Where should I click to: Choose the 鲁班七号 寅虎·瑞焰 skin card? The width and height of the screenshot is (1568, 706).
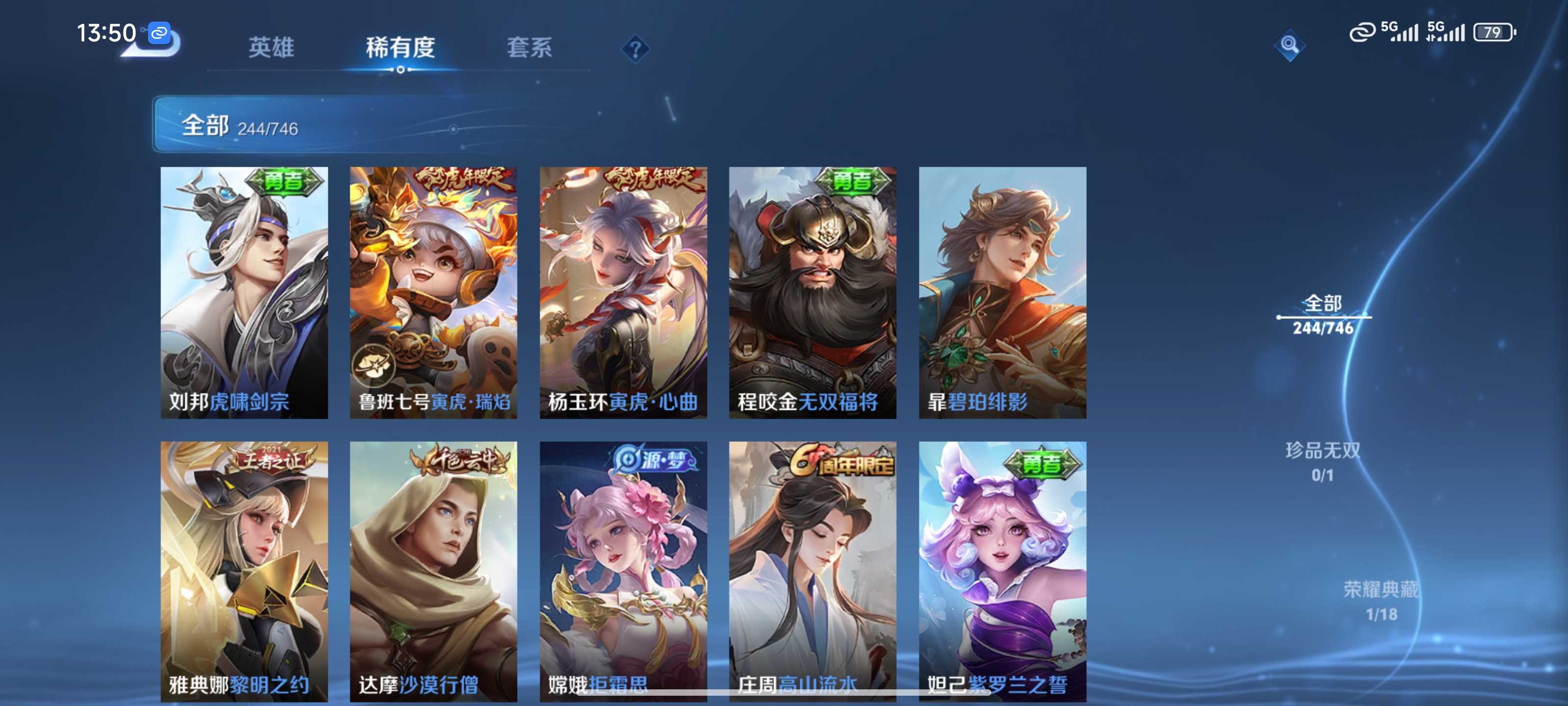pyautogui.click(x=433, y=292)
